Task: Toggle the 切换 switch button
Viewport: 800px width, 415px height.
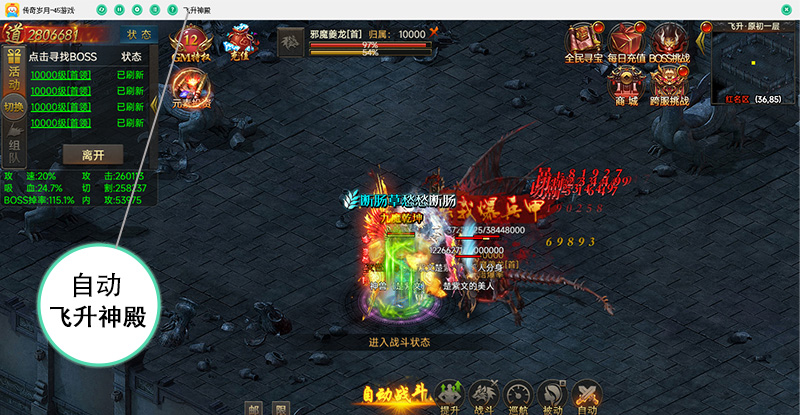Action: click(13, 108)
